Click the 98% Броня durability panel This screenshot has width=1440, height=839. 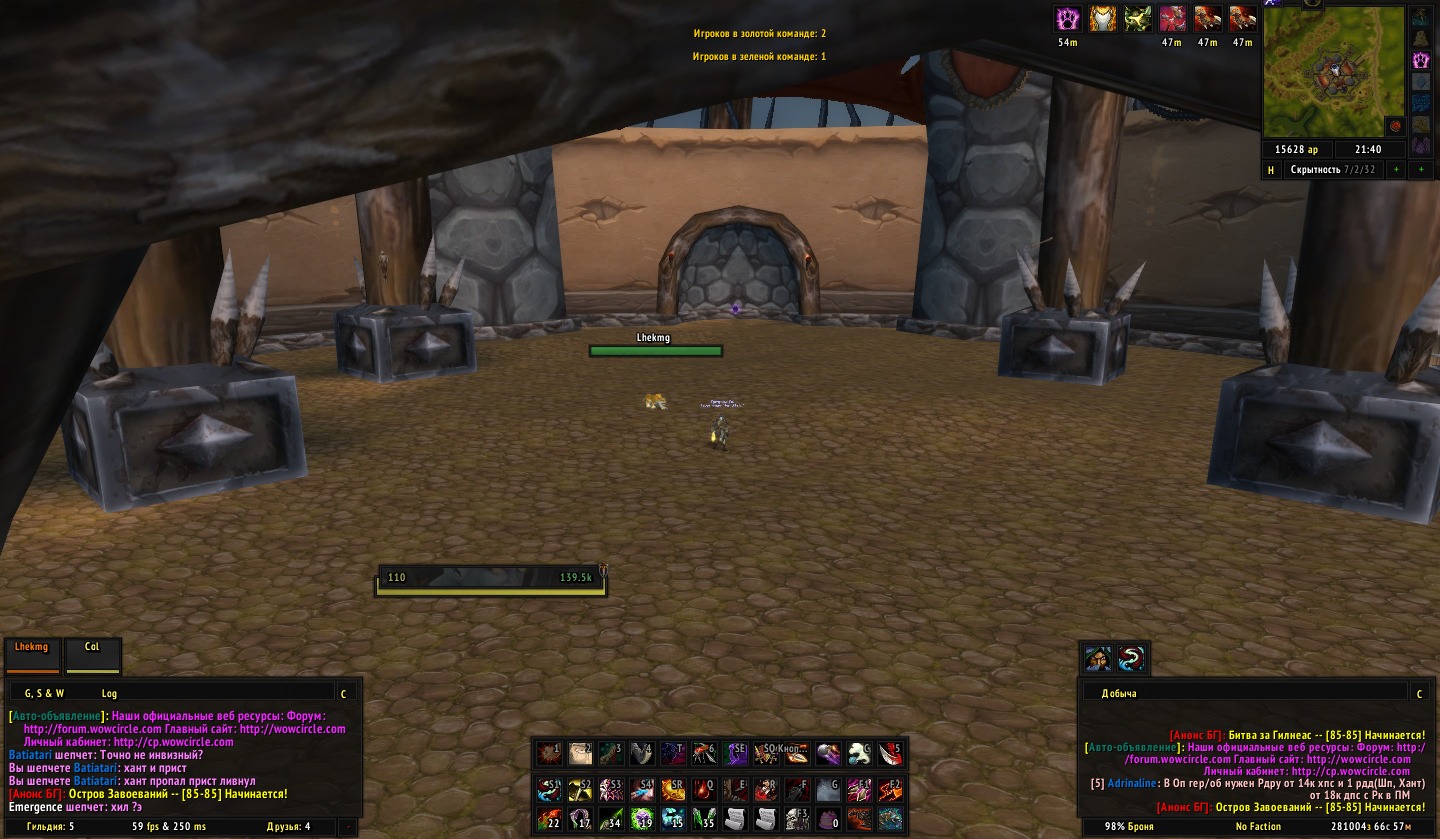1129,827
